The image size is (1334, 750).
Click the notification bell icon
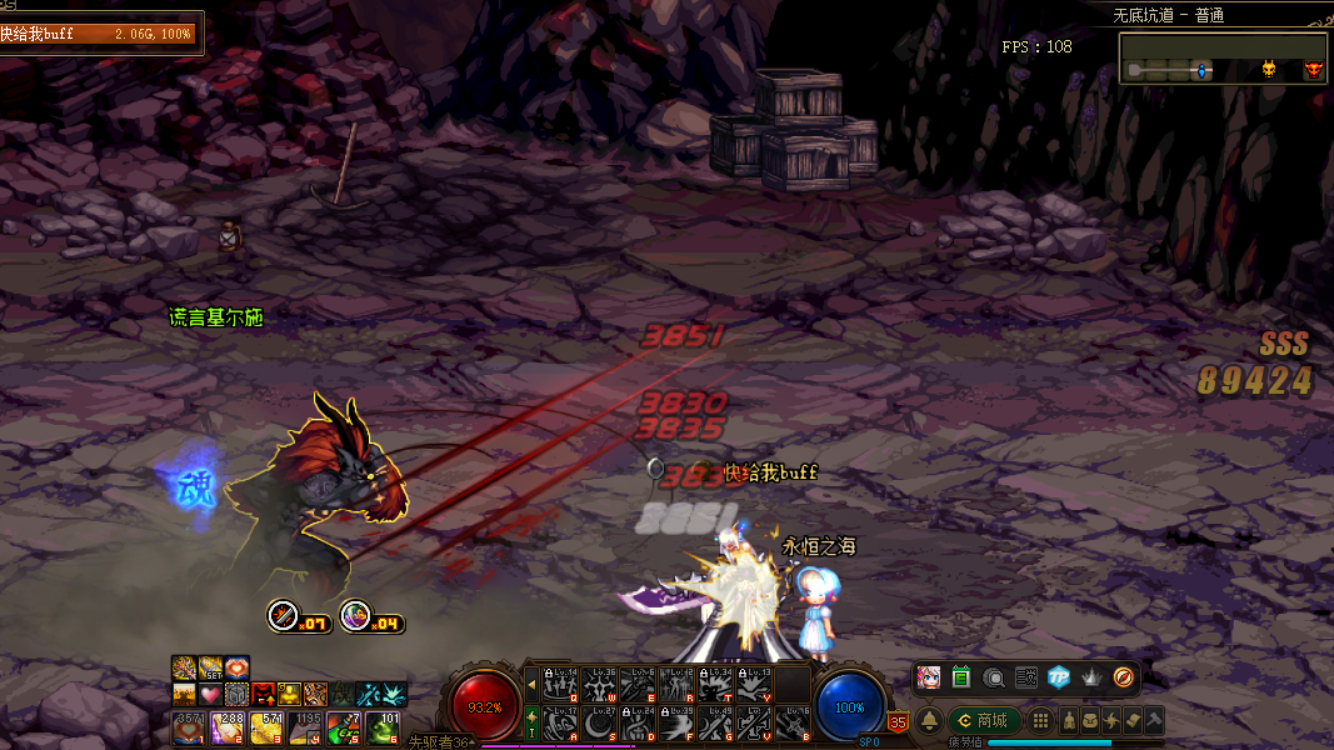(x=930, y=720)
